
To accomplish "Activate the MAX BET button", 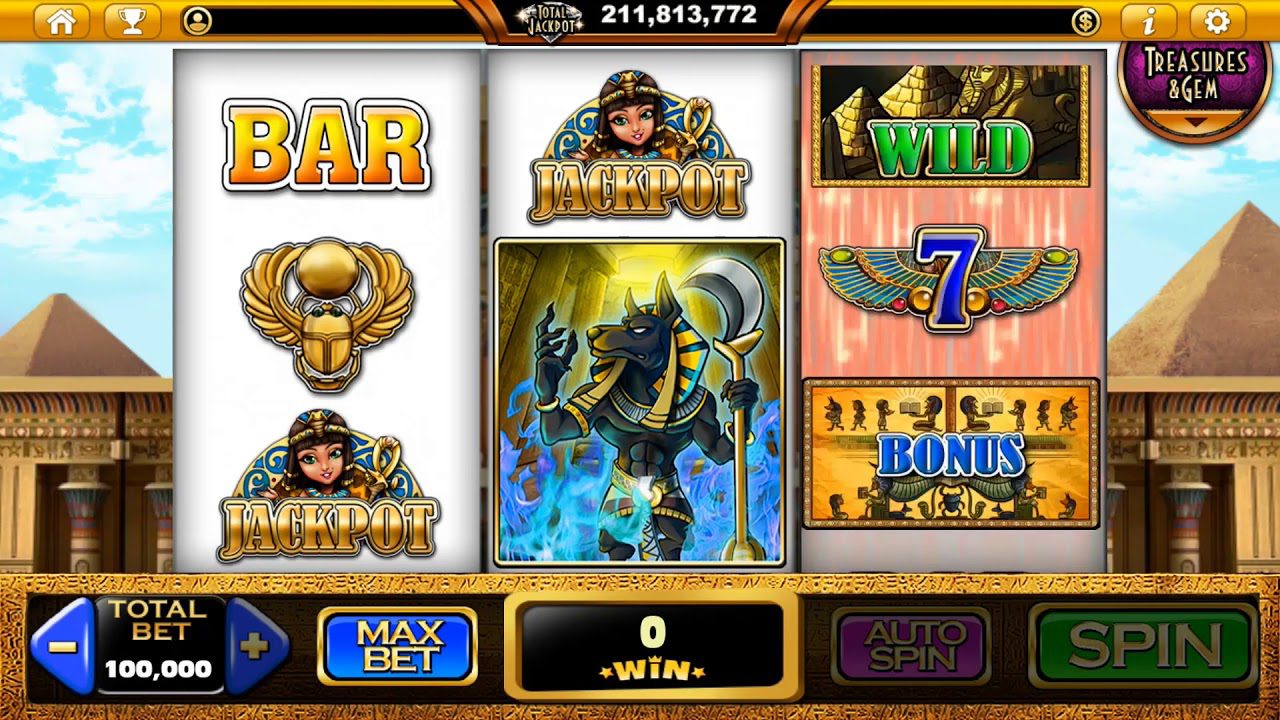I will click(396, 644).
